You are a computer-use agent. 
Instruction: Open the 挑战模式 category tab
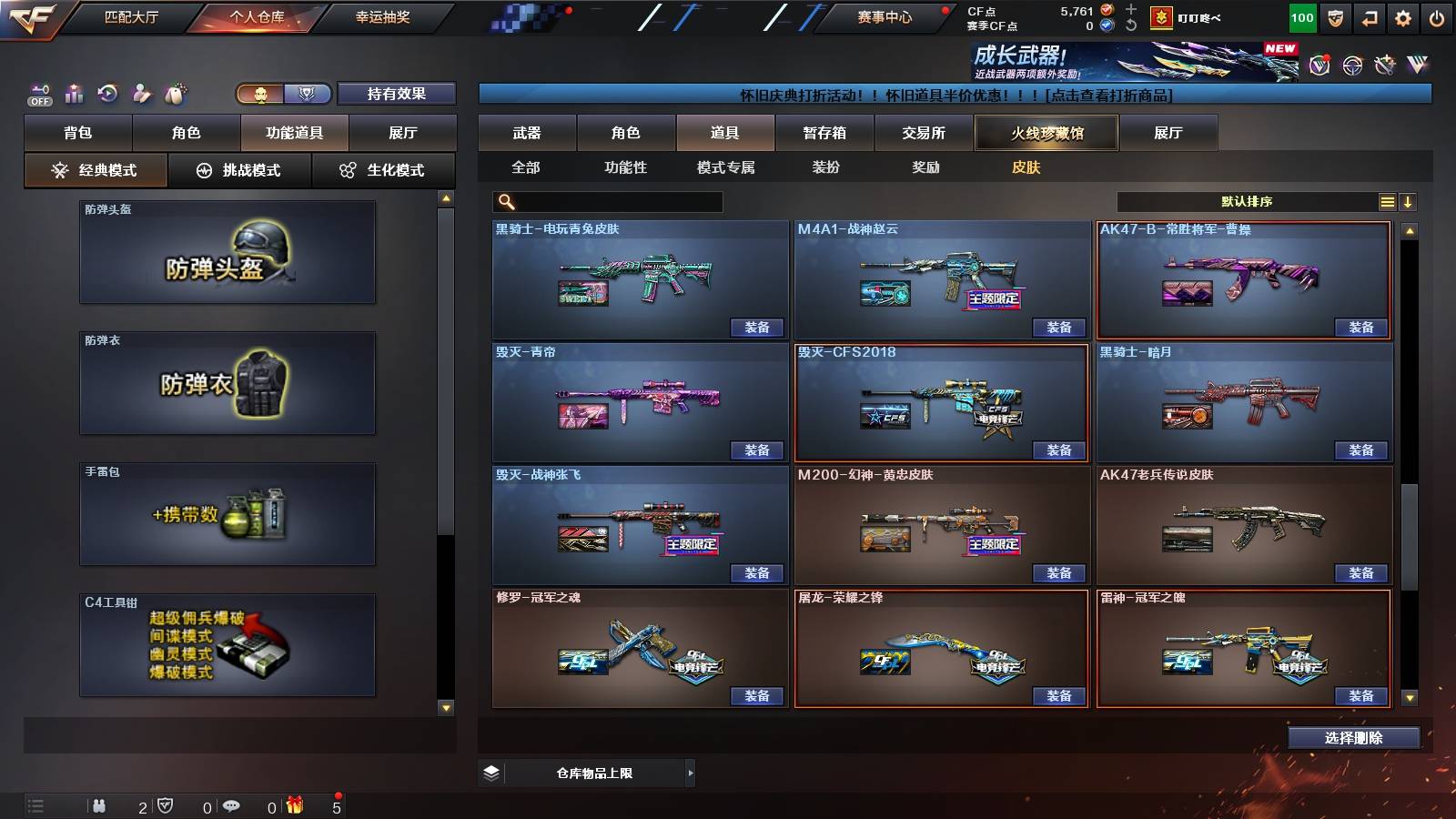[239, 169]
